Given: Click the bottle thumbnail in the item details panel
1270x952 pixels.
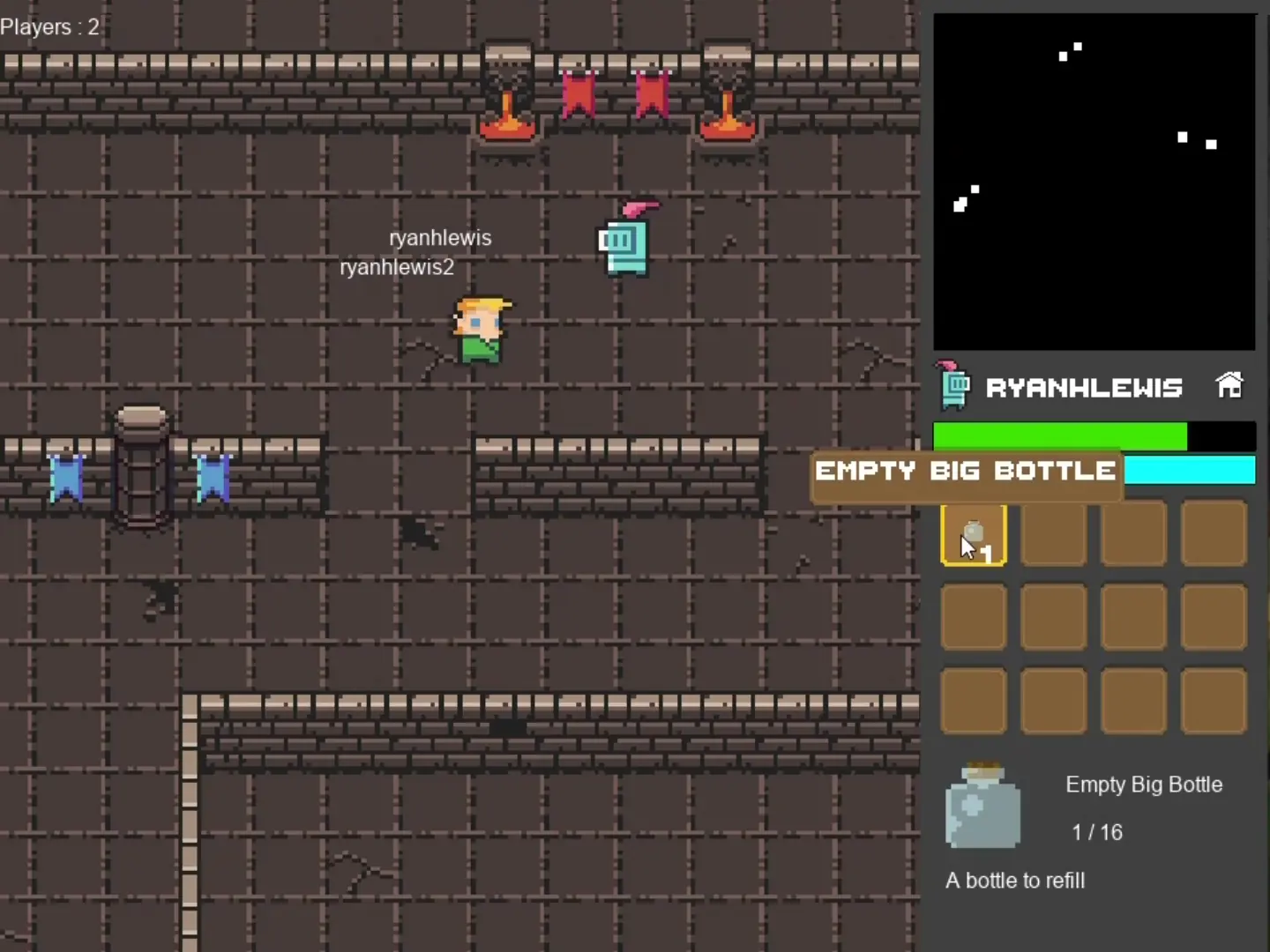Looking at the screenshot, I should (982, 805).
